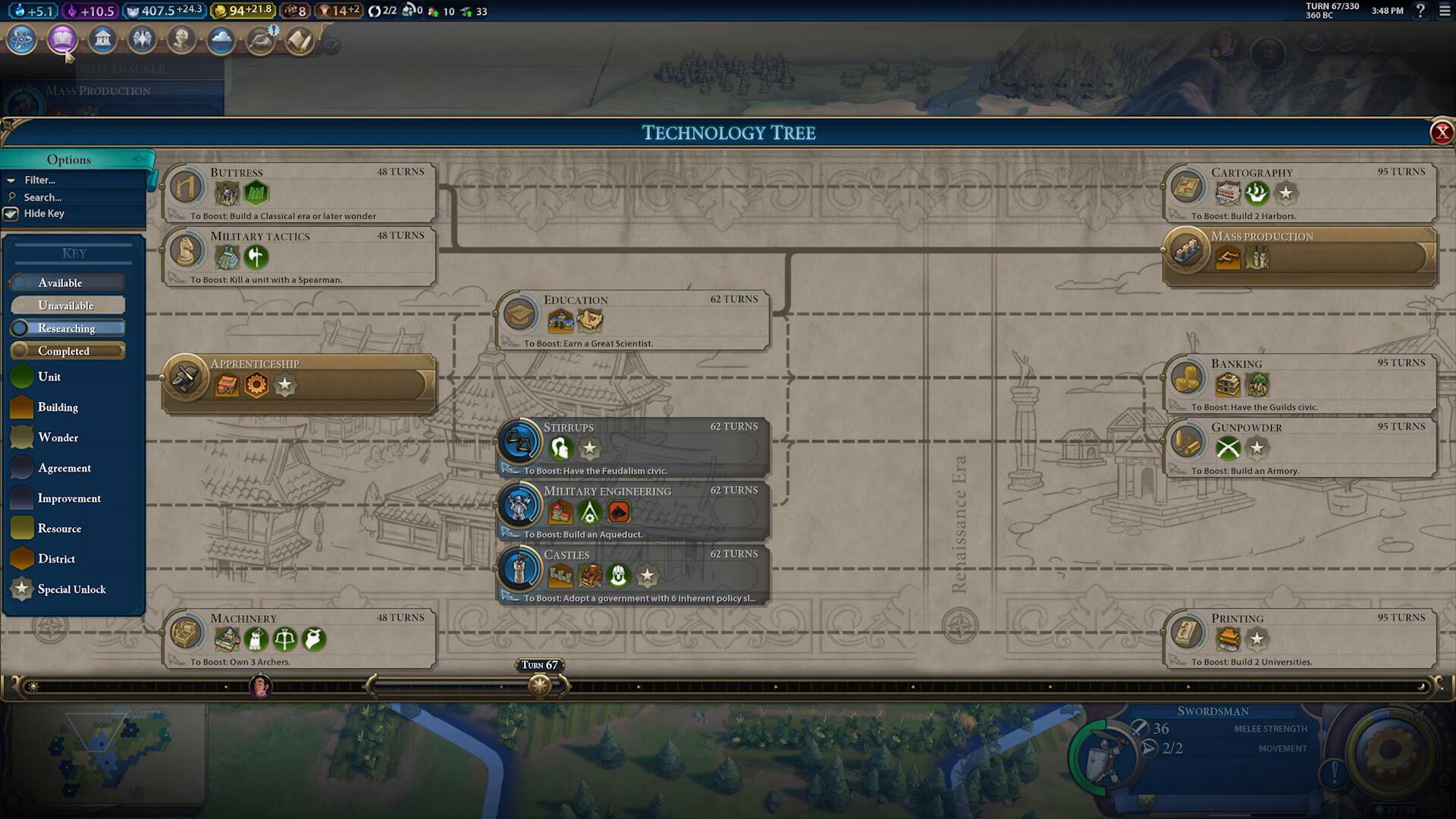Click the Search field in Options
The width and height of the screenshot is (1456, 819).
pyautogui.click(x=42, y=197)
